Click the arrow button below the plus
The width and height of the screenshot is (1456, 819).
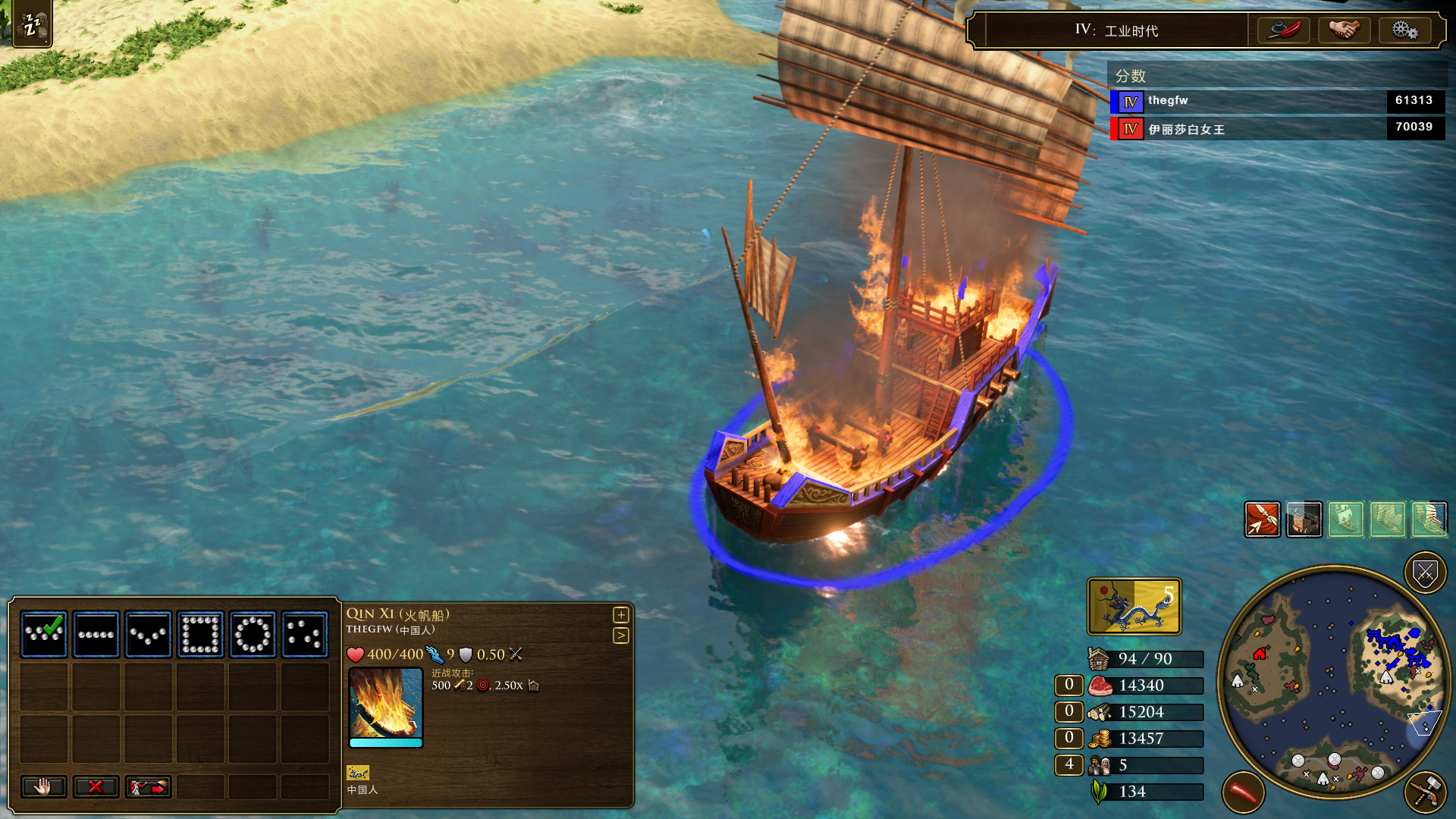(621, 635)
